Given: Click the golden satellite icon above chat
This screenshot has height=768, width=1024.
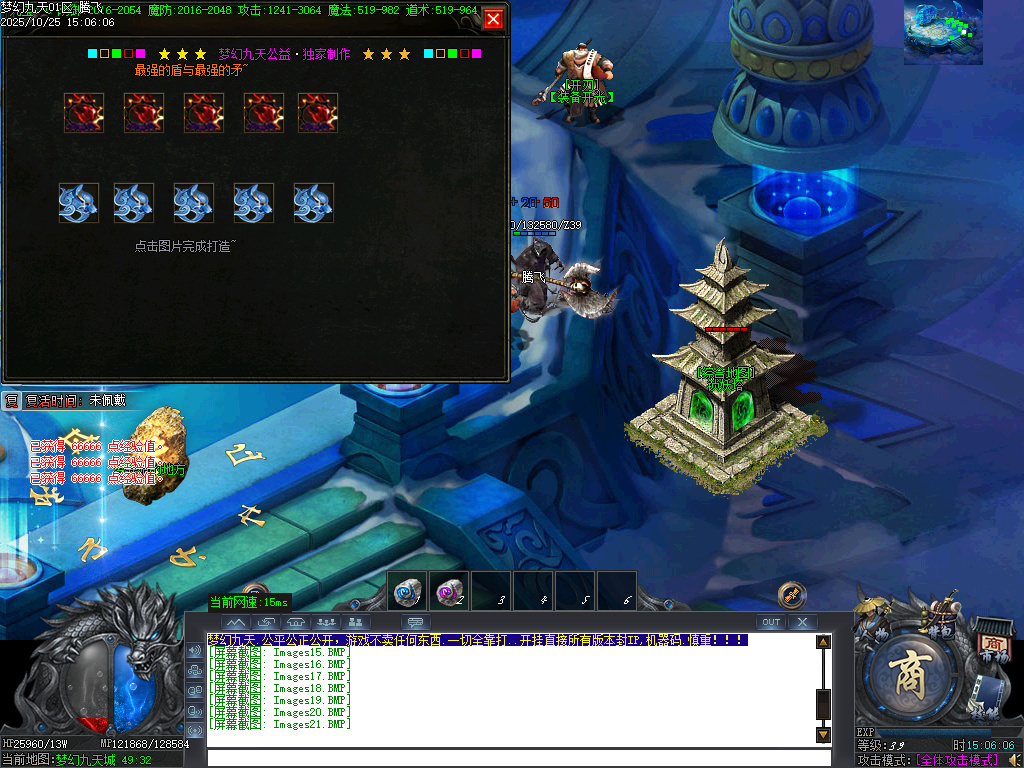Looking at the screenshot, I should pos(792,594).
